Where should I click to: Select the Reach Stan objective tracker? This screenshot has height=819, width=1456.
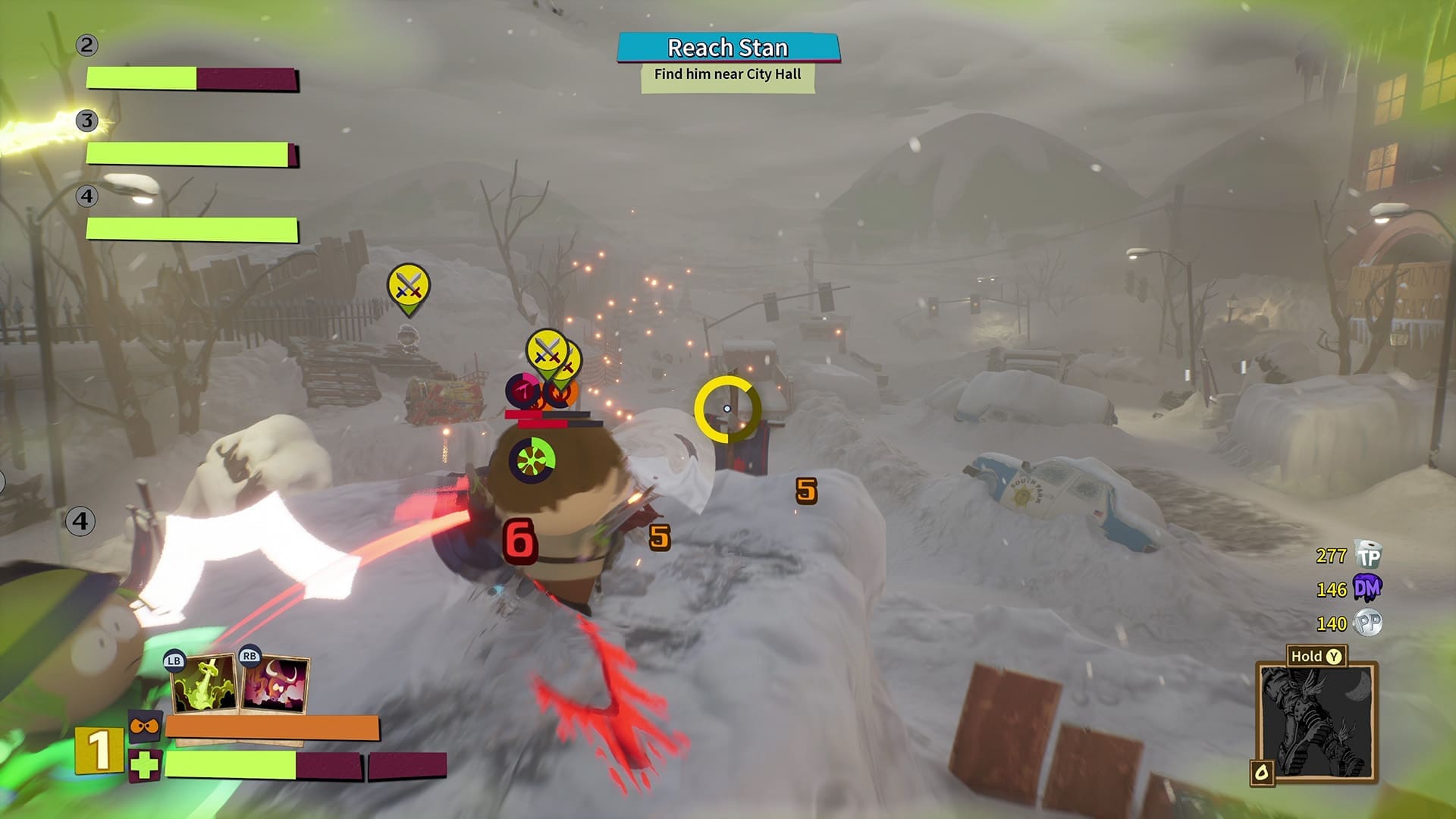(728, 49)
